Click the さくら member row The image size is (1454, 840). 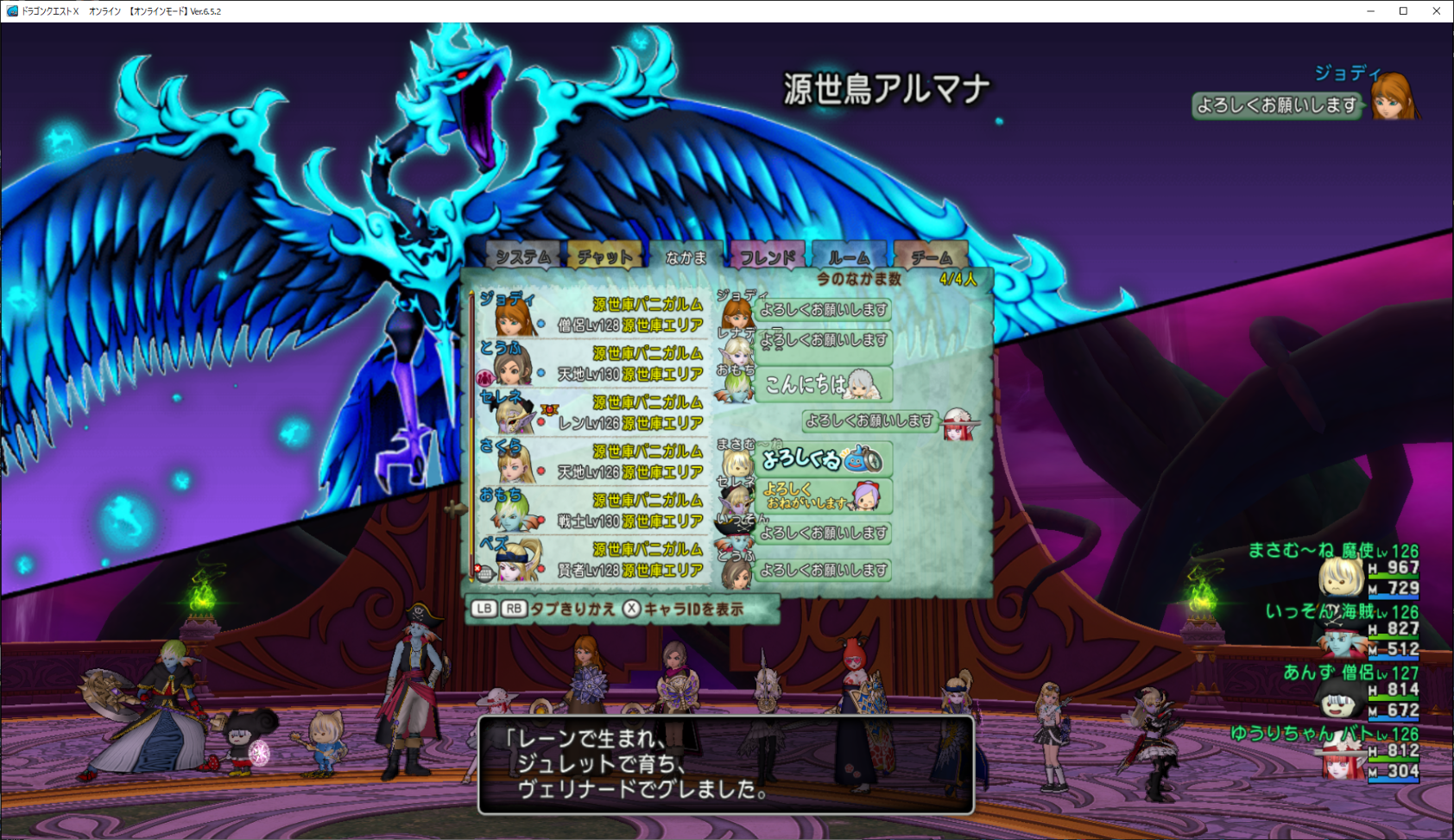pos(592,462)
